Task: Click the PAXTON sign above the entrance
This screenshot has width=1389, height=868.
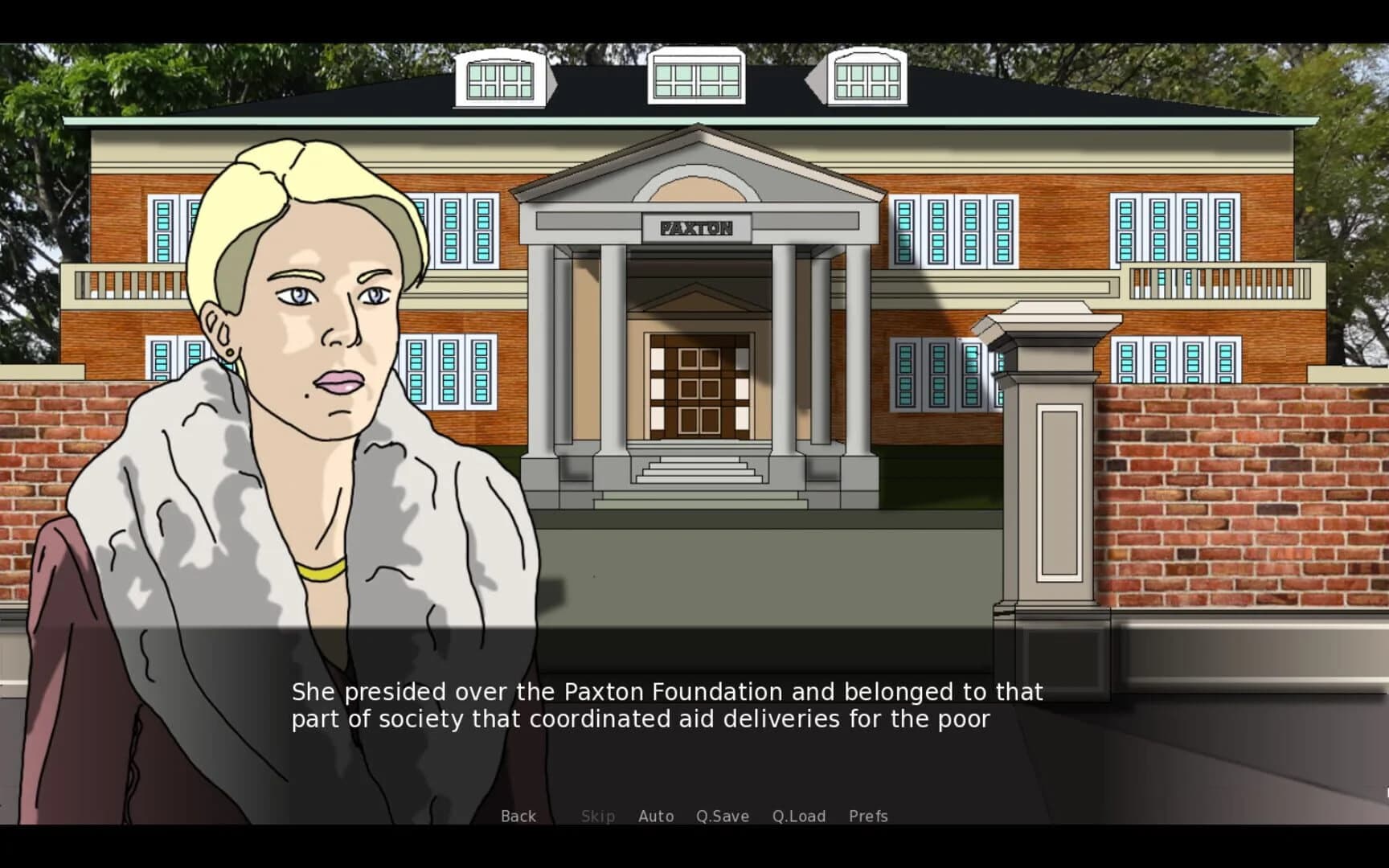Action: click(x=696, y=228)
